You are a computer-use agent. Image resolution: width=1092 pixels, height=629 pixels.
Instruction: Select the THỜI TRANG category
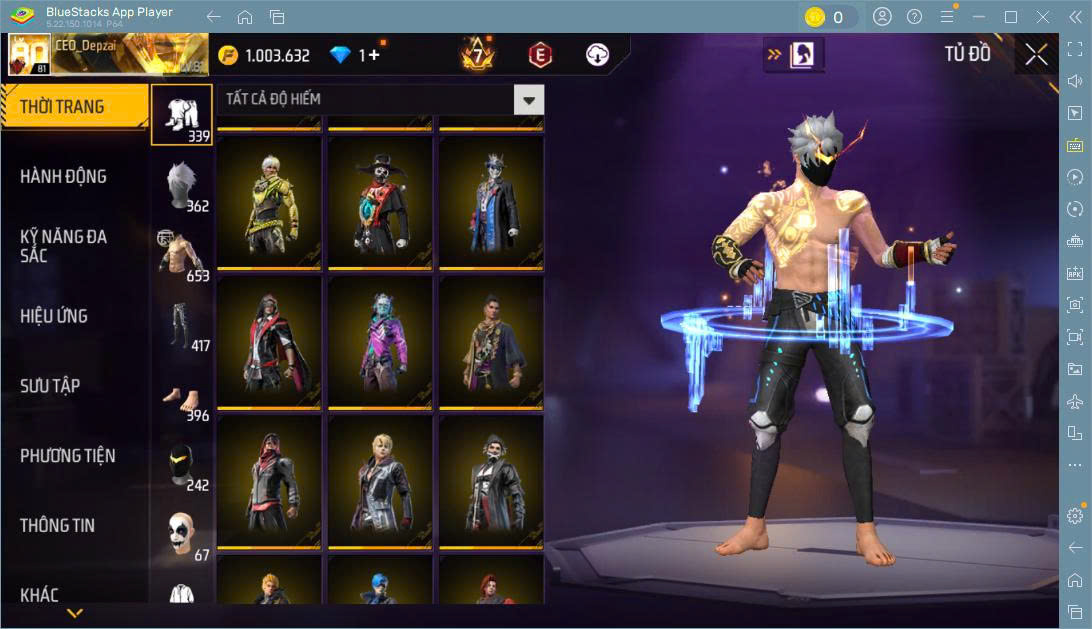click(x=62, y=107)
